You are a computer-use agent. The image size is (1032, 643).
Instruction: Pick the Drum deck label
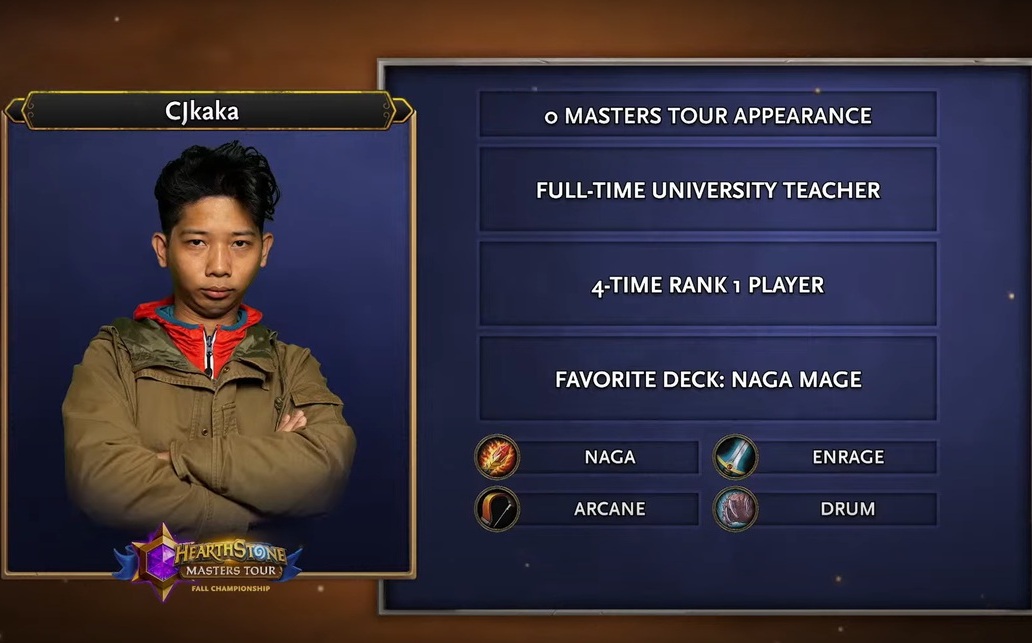pyautogui.click(x=847, y=509)
